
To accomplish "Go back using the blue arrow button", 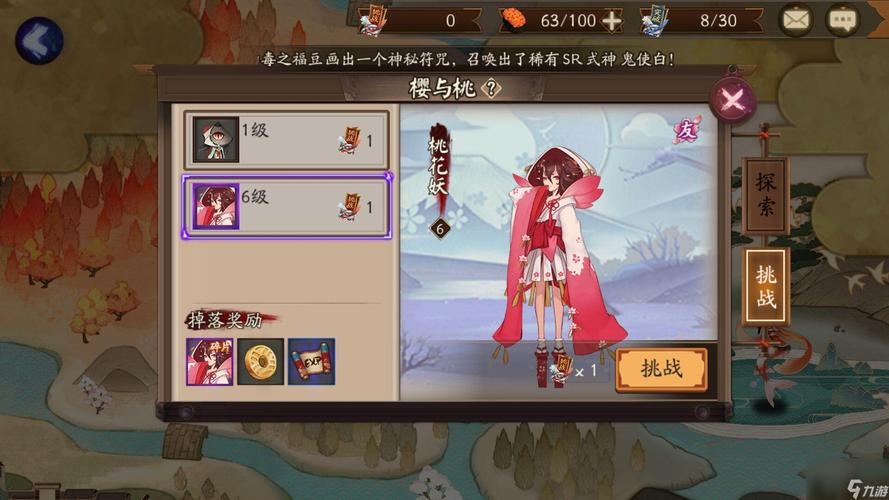I will point(39,41).
